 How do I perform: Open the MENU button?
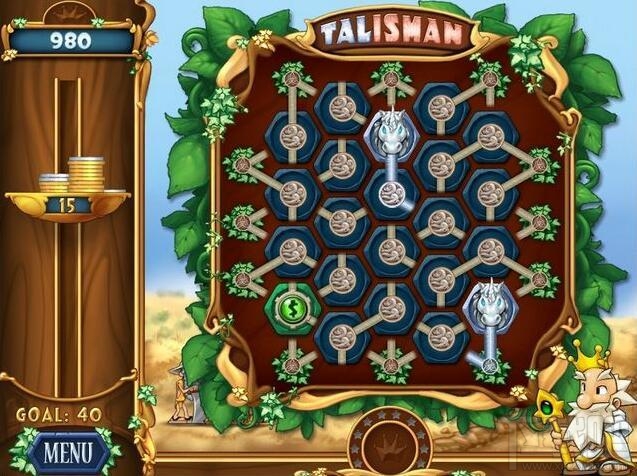(67, 452)
